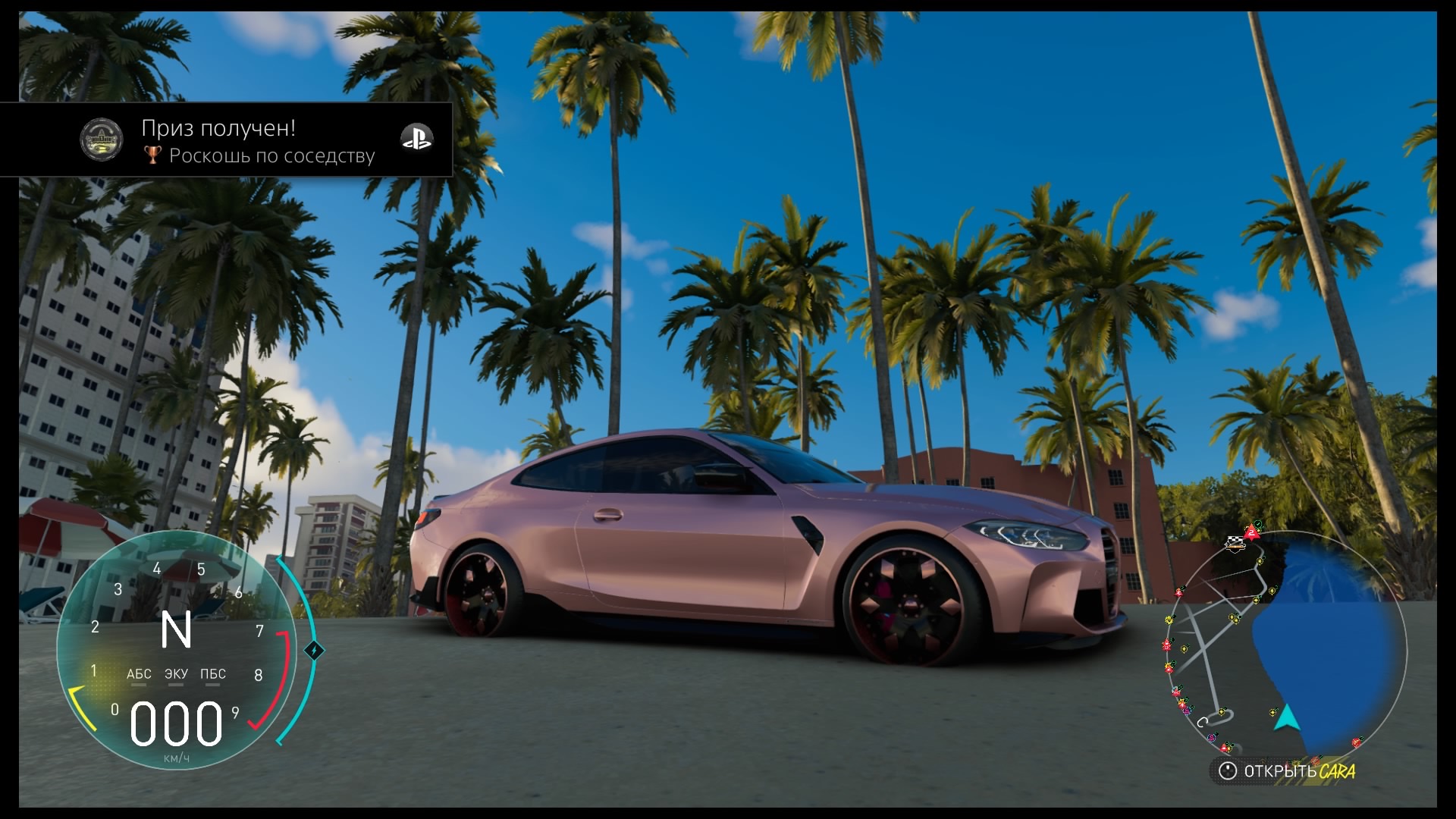The image size is (1456, 819).
Task: Activate the nitro lightning bolt icon
Action: pos(314,651)
